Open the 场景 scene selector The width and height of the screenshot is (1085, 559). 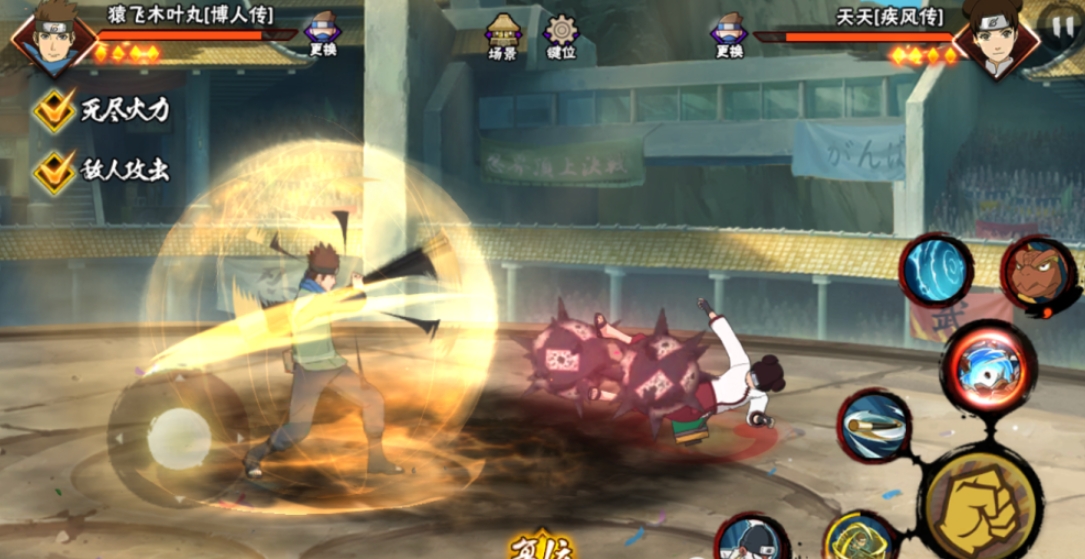tap(501, 36)
